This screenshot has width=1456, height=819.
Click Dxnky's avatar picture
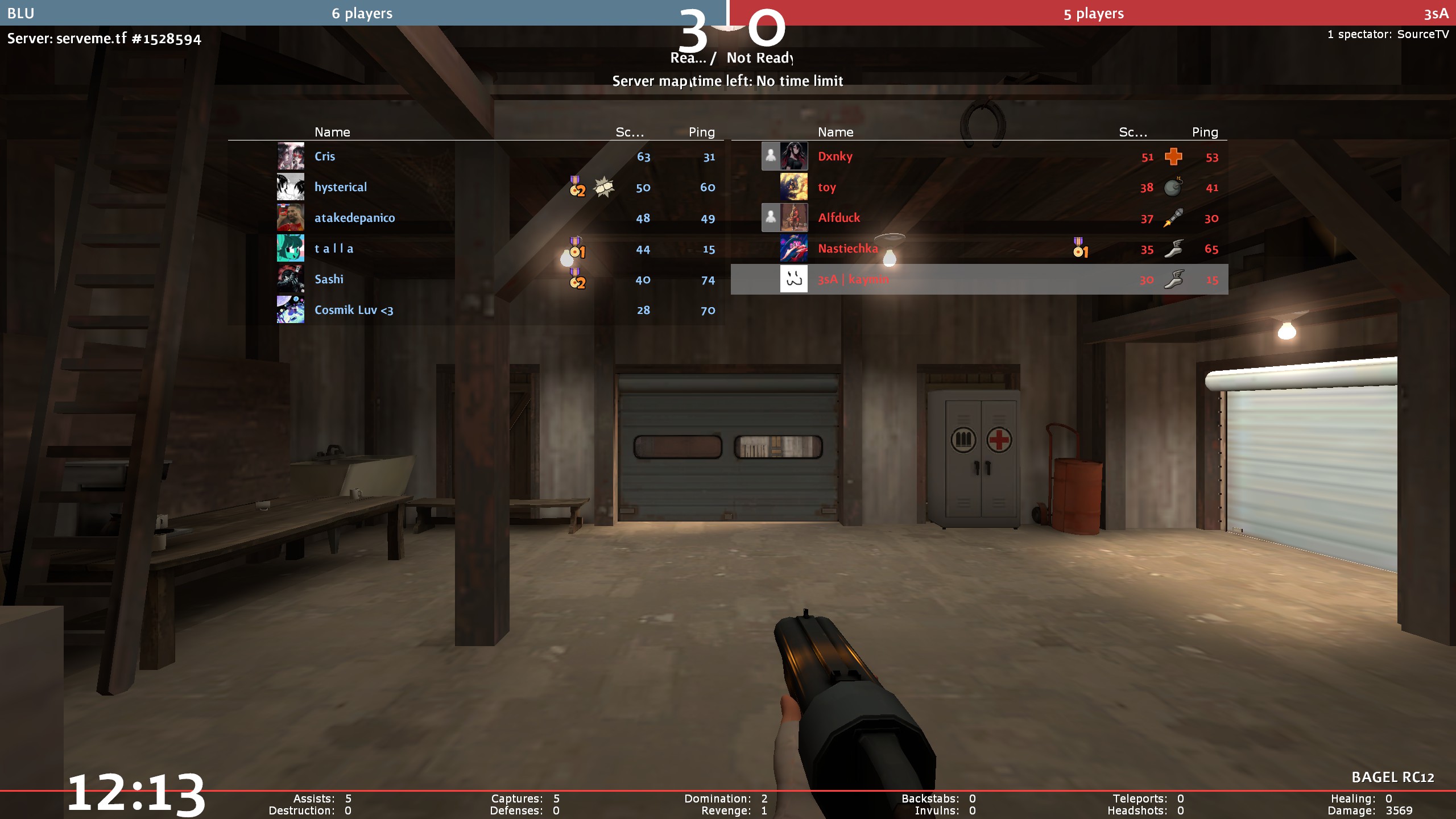tap(794, 156)
